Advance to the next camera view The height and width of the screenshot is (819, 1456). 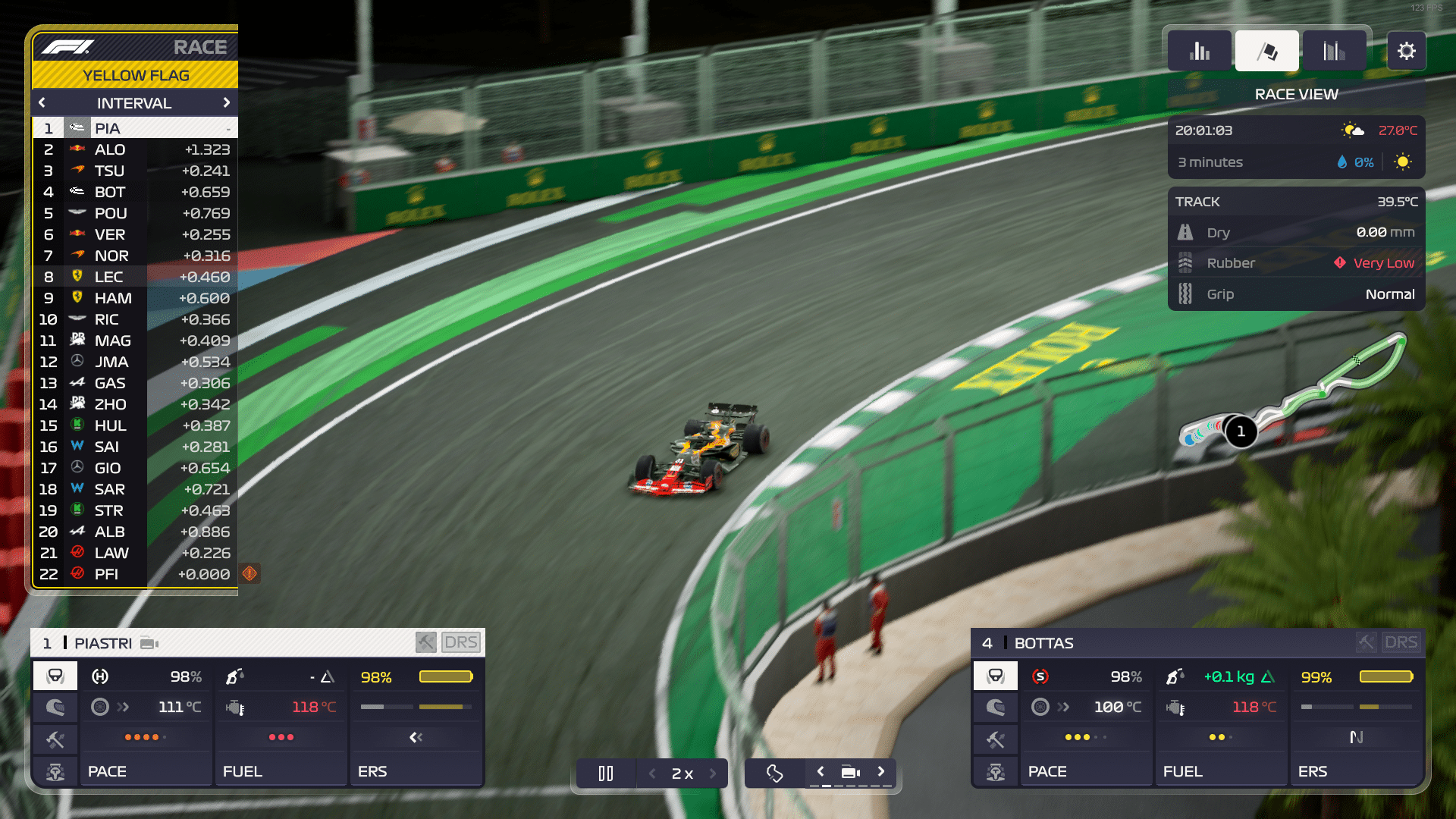point(881,770)
